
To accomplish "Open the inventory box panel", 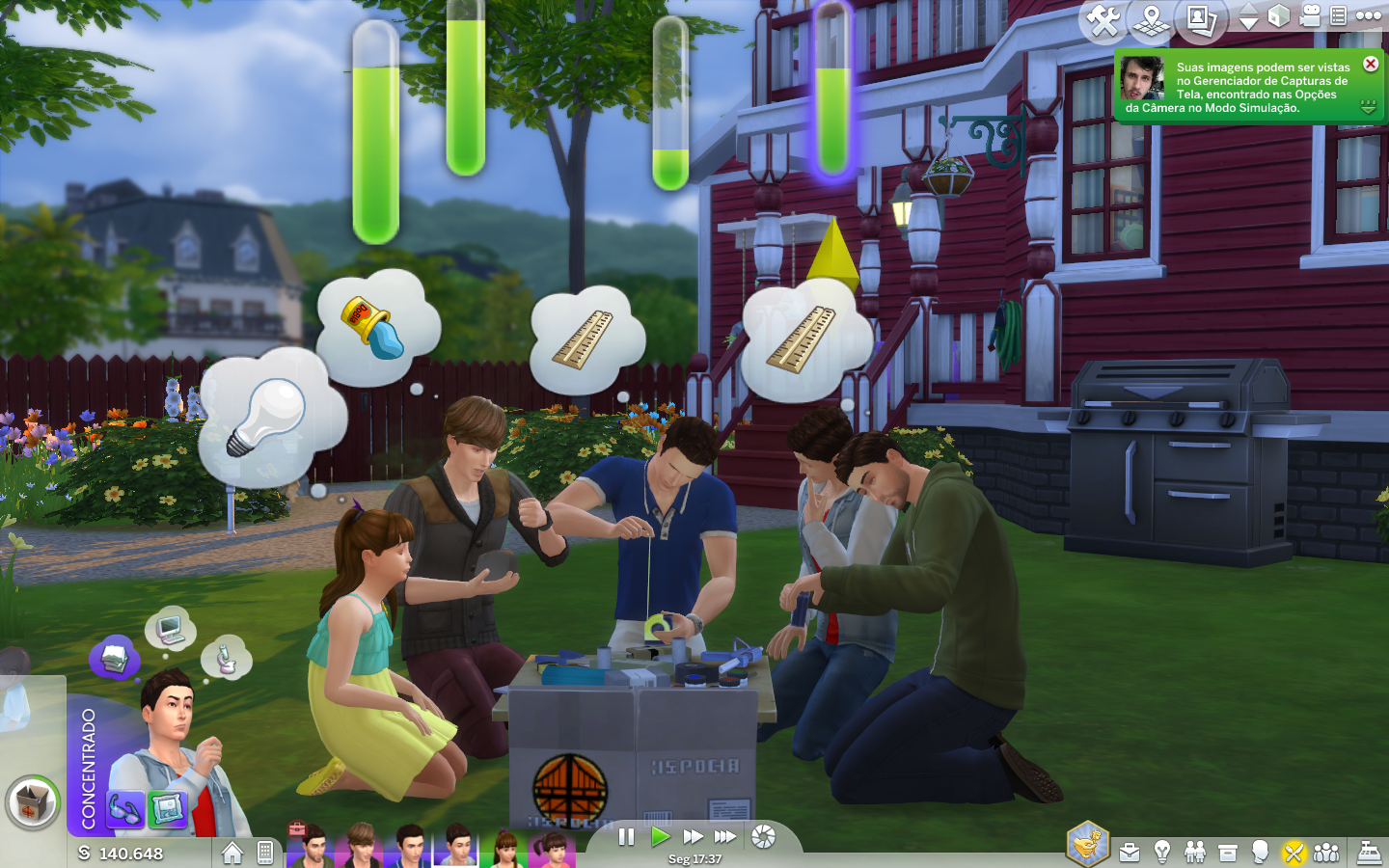I will [x=1228, y=853].
